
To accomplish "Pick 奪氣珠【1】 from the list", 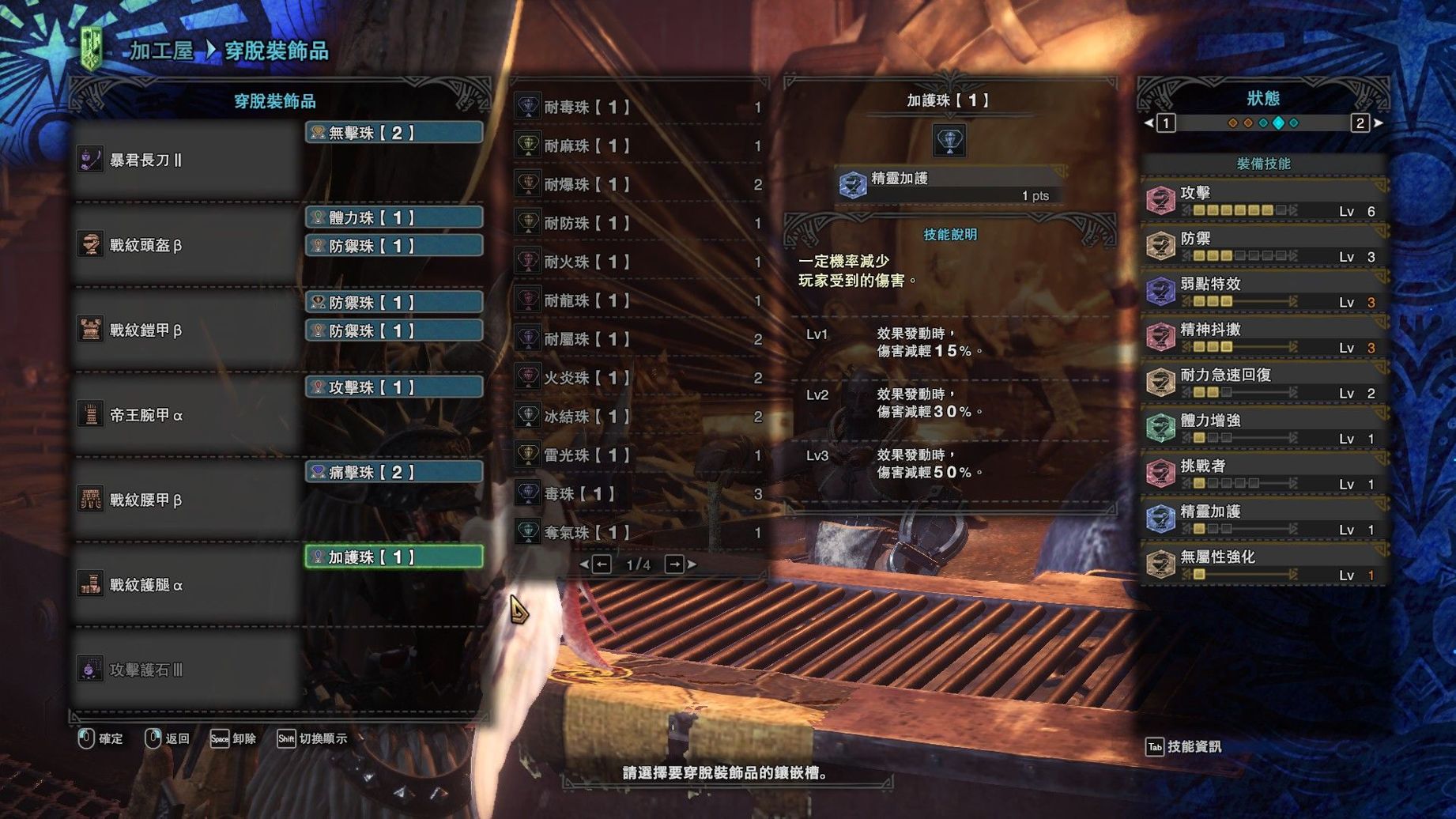I will pyautogui.click(x=639, y=533).
